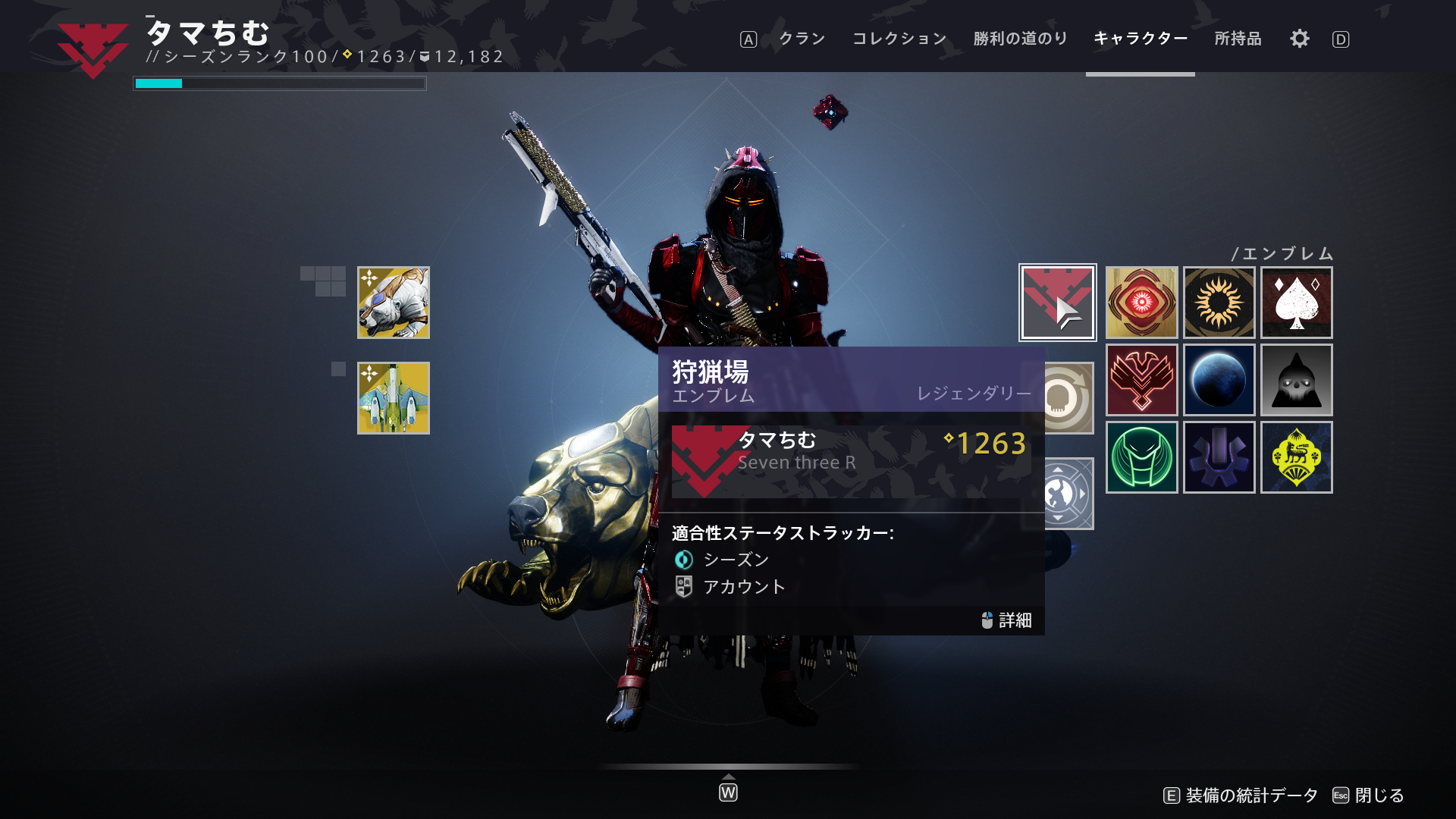
Task: Select the golden bear emblem thumbnail
Action: (x=394, y=302)
